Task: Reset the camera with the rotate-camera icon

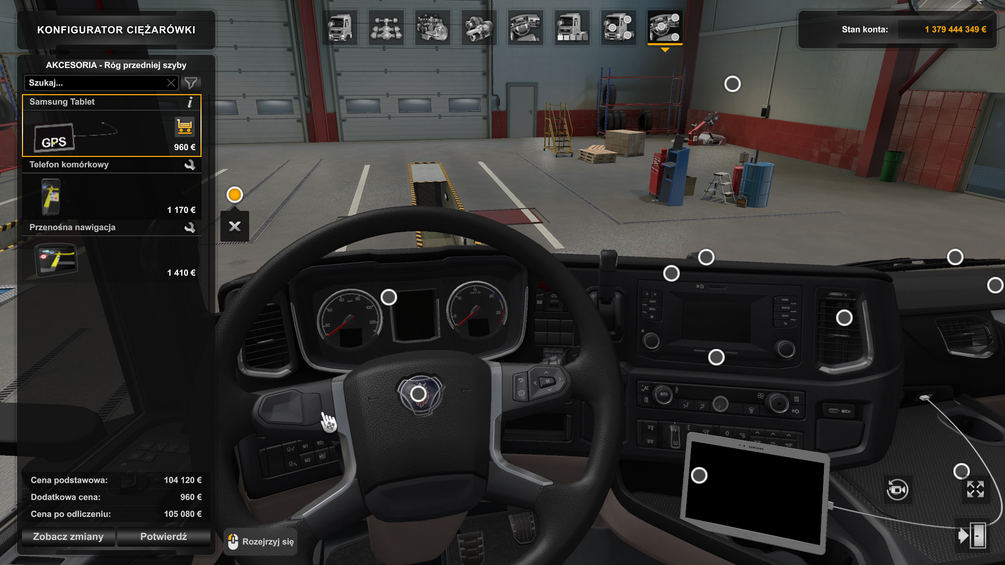Action: (897, 489)
